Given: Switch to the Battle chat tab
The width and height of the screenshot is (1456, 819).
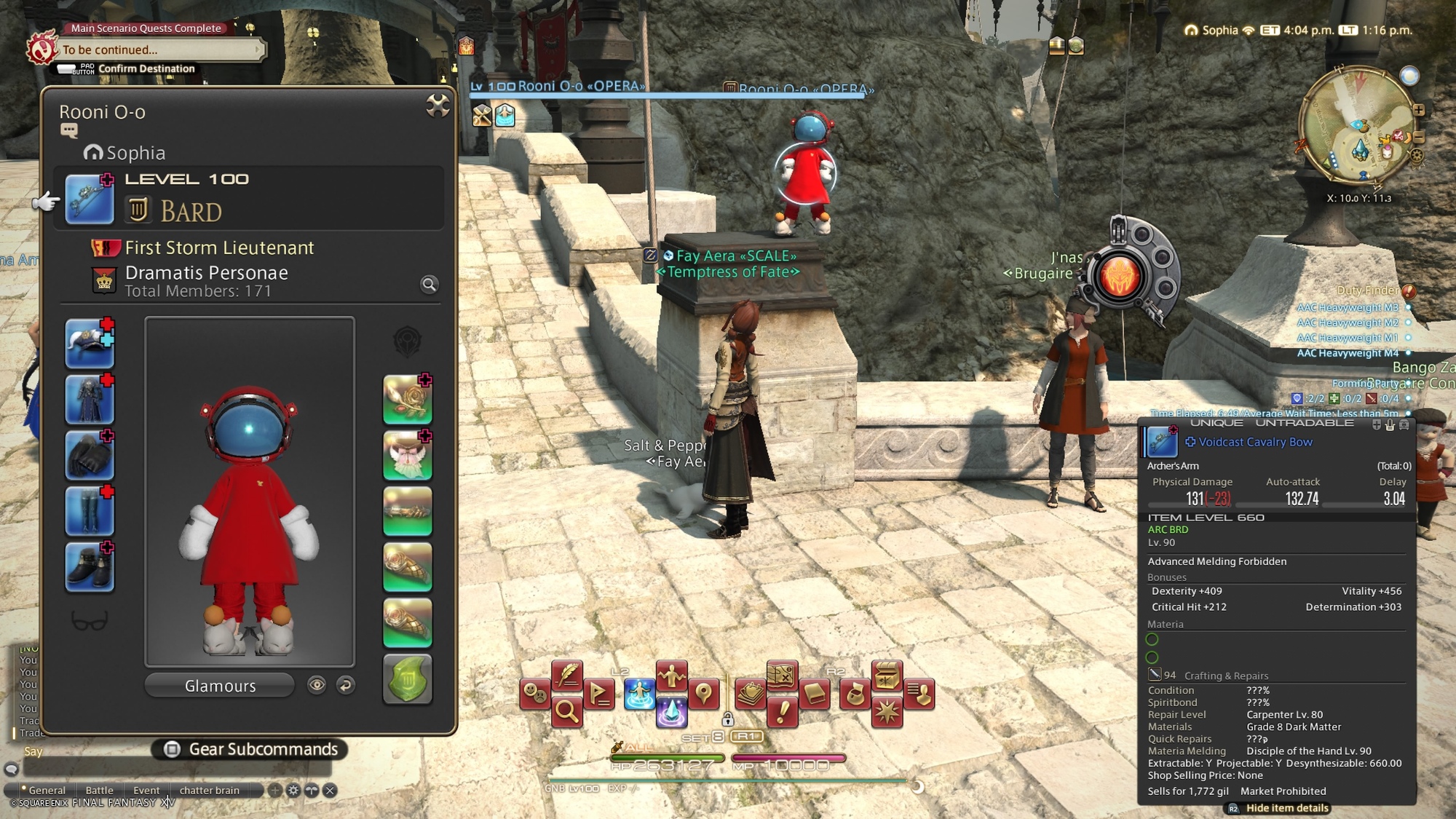Looking at the screenshot, I should click(99, 791).
